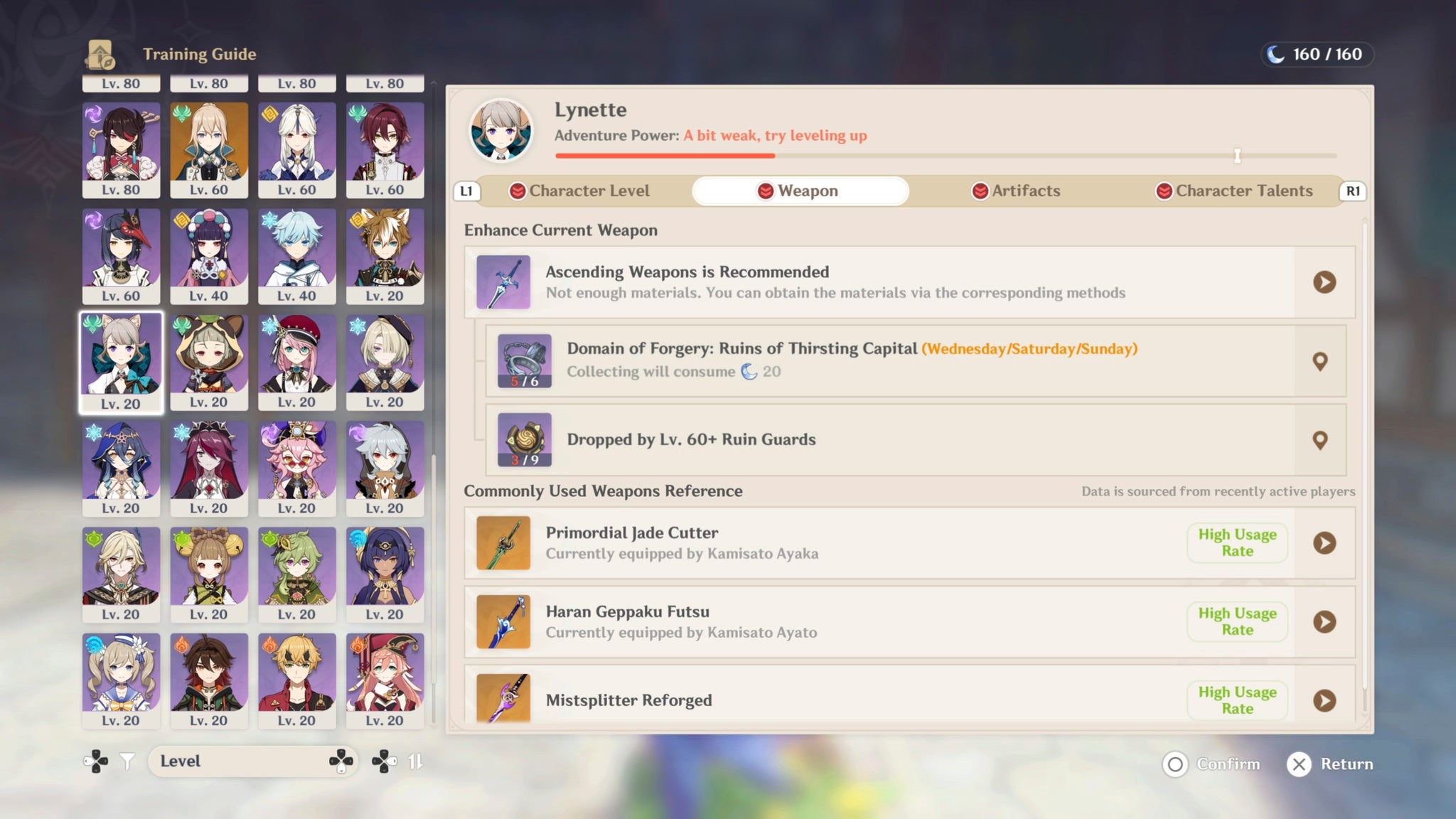Click Lynette's character portrait avatar icon
The width and height of the screenshot is (1456, 819).
point(502,132)
